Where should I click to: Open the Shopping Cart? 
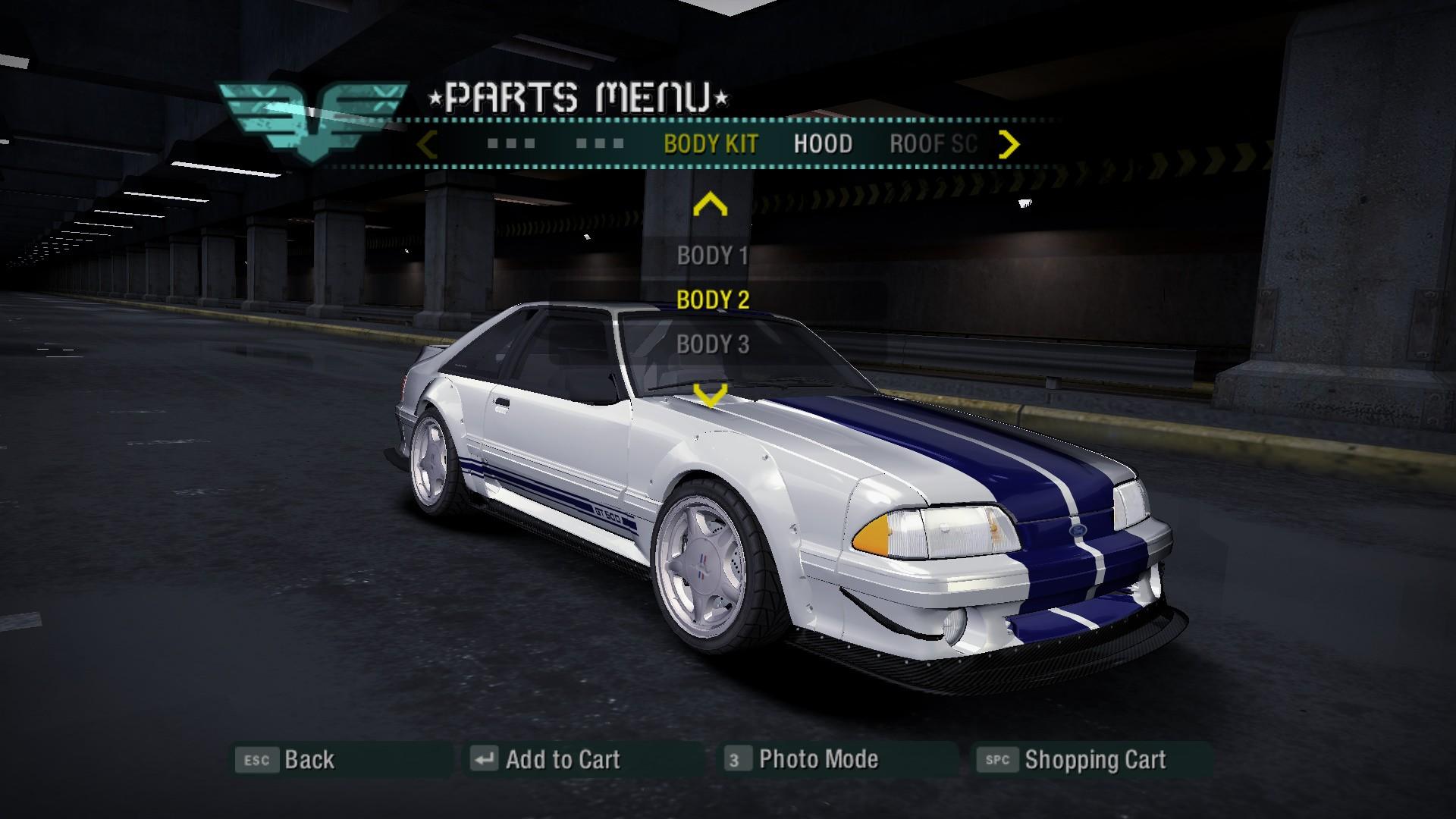pyautogui.click(x=1073, y=759)
